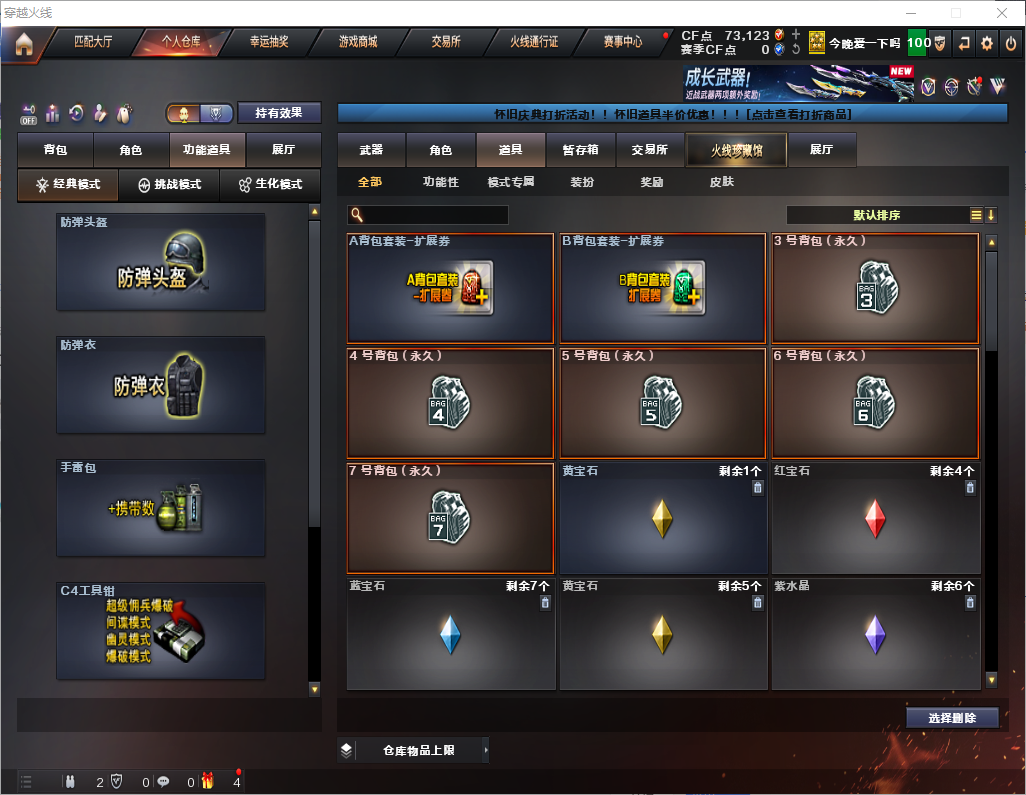Open the 默认排序 sort dropdown

coord(877,215)
